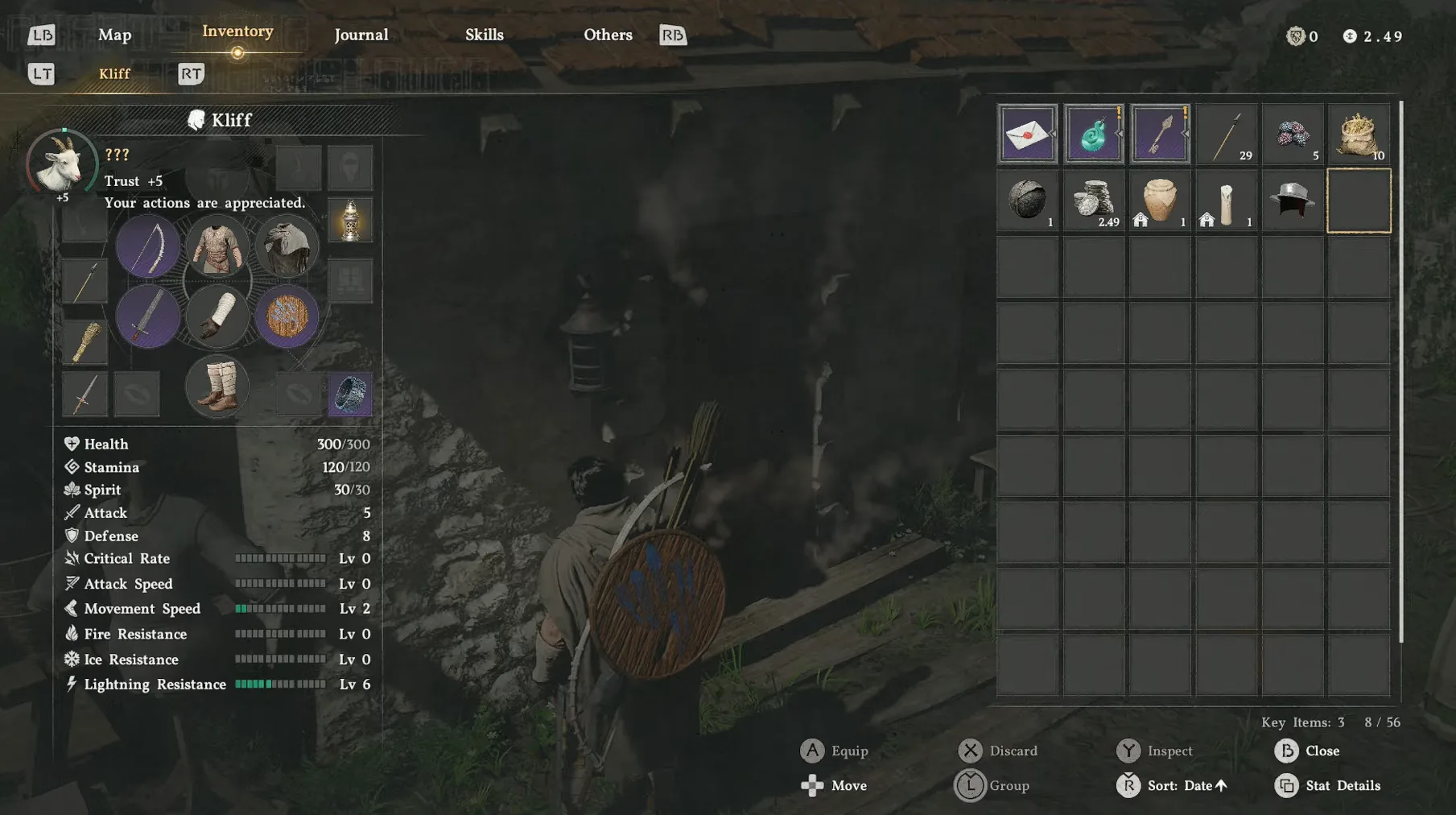Open the Journal tab
1456x815 pixels.
[x=361, y=35]
